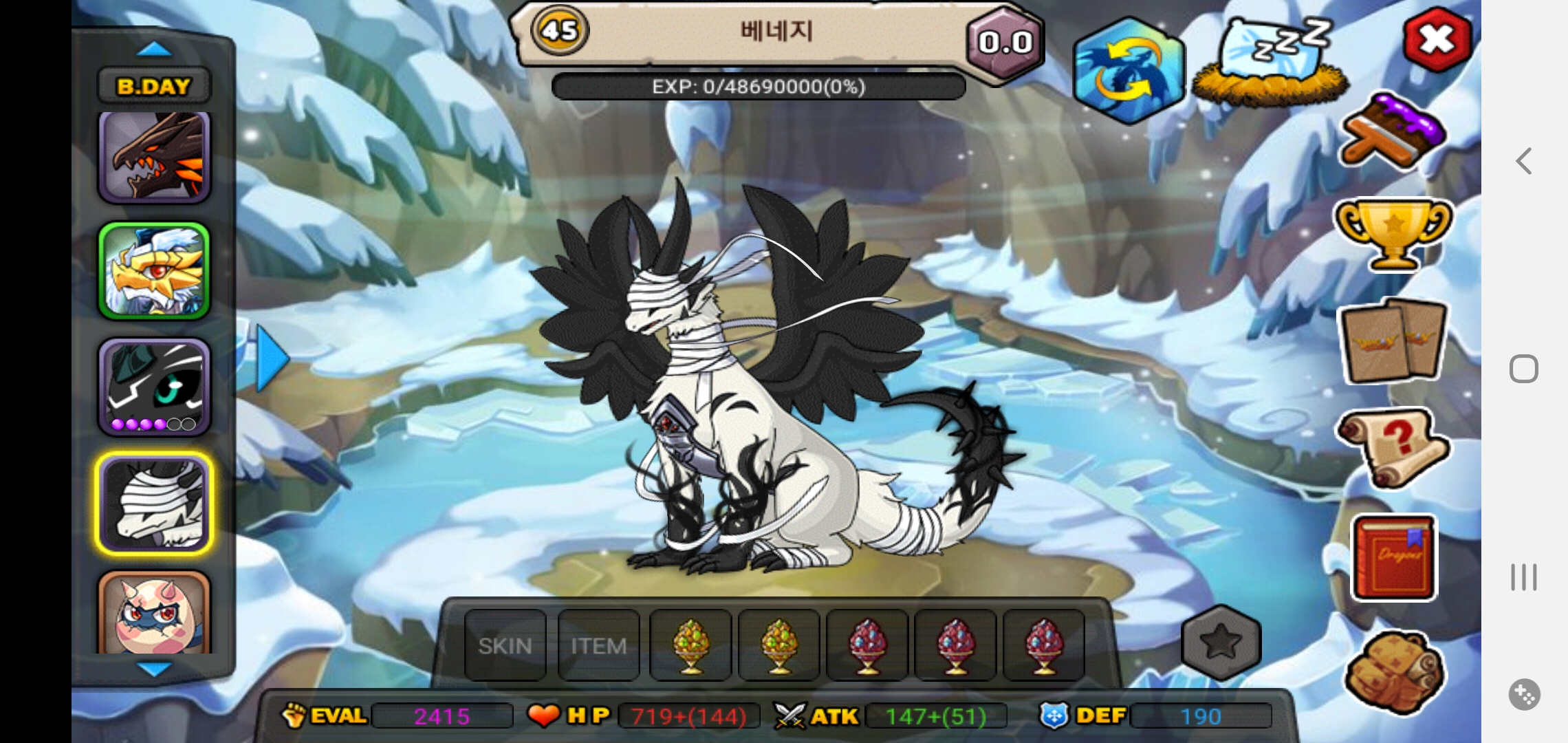Expand the side panel with blue arrow
1568x743 pixels.
272,358
